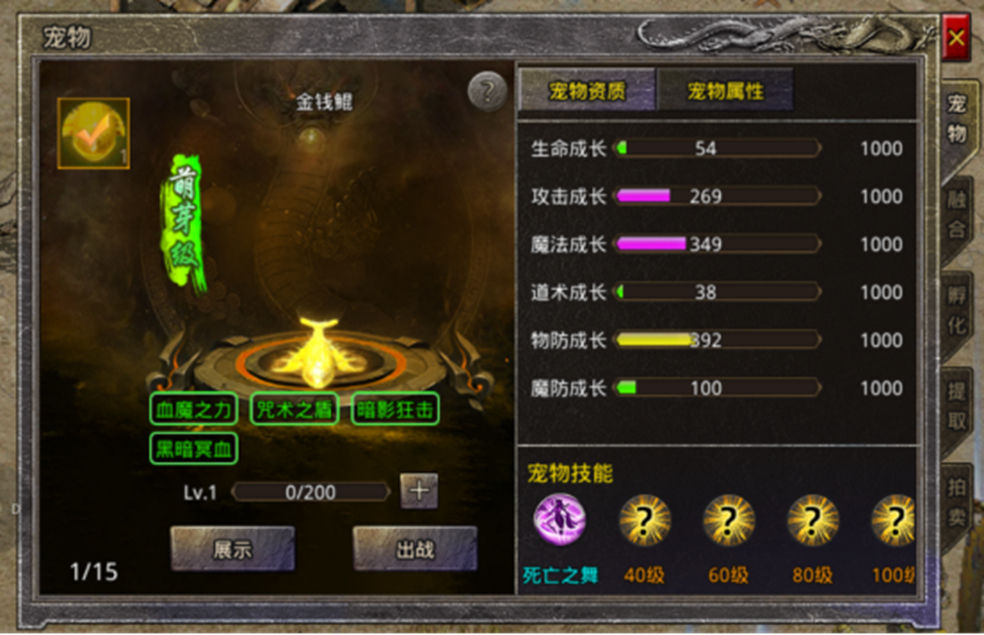Open the 拍卖 side tab
The height and width of the screenshot is (635, 984).
click(x=957, y=503)
